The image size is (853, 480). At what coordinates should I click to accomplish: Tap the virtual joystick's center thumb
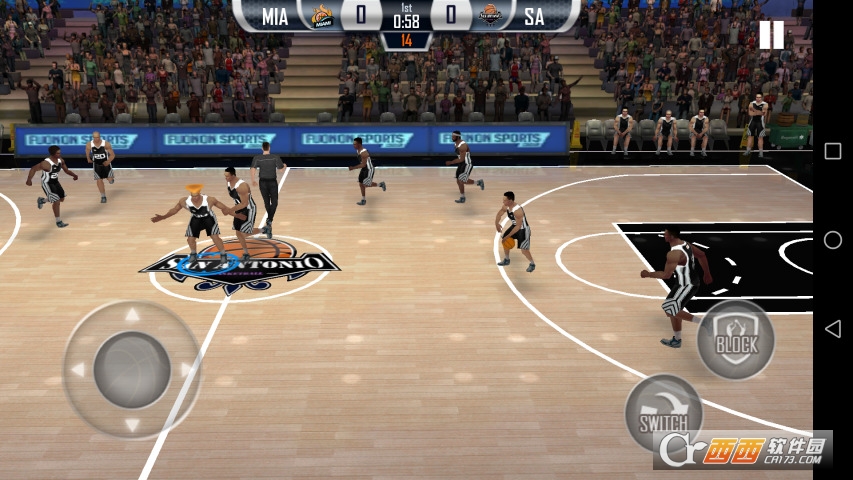pyautogui.click(x=132, y=370)
